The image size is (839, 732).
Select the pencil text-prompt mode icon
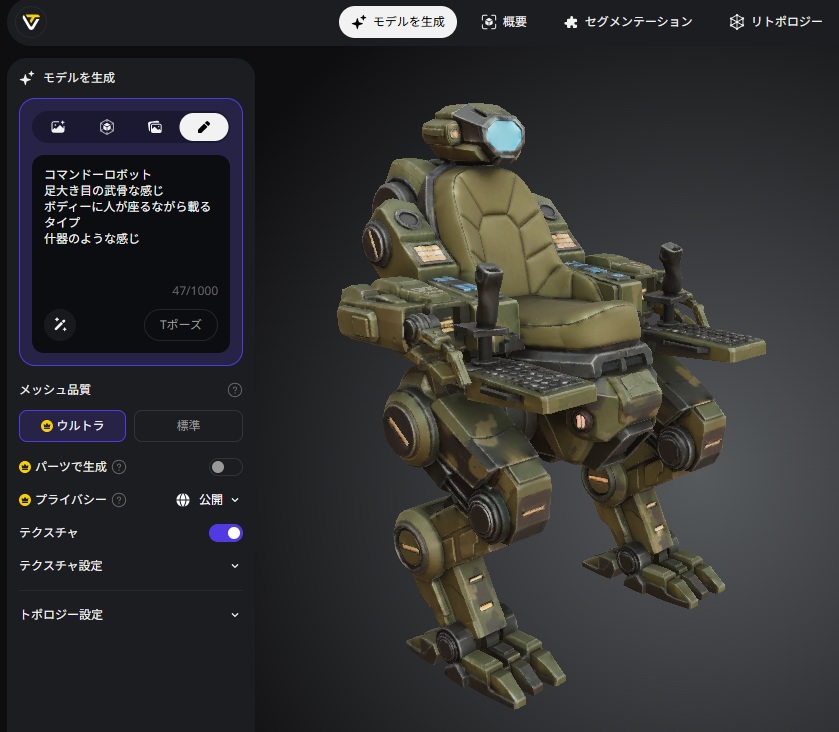204,127
